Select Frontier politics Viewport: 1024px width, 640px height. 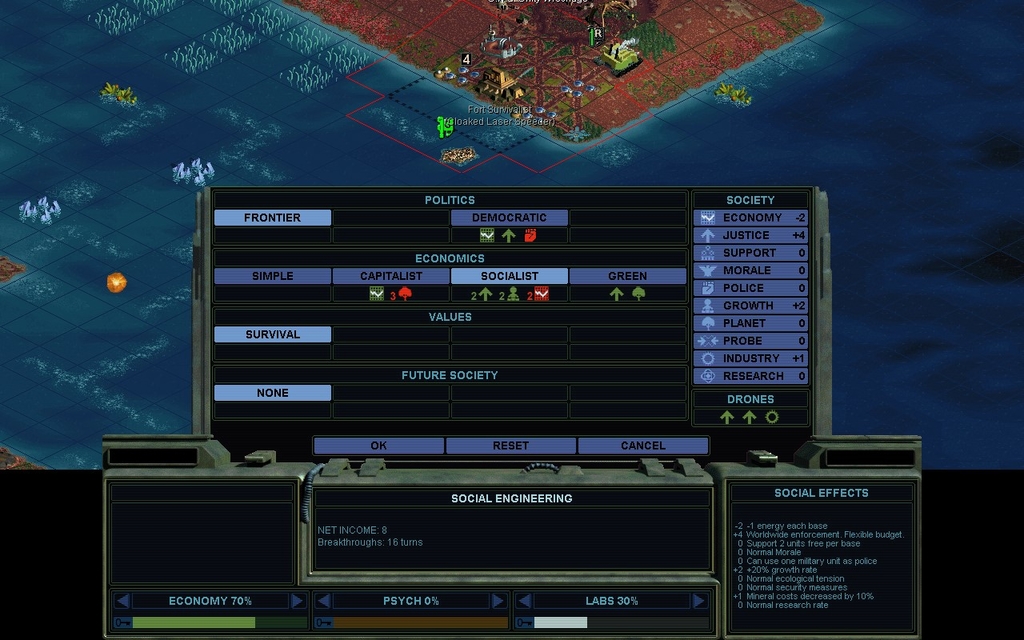pos(272,217)
